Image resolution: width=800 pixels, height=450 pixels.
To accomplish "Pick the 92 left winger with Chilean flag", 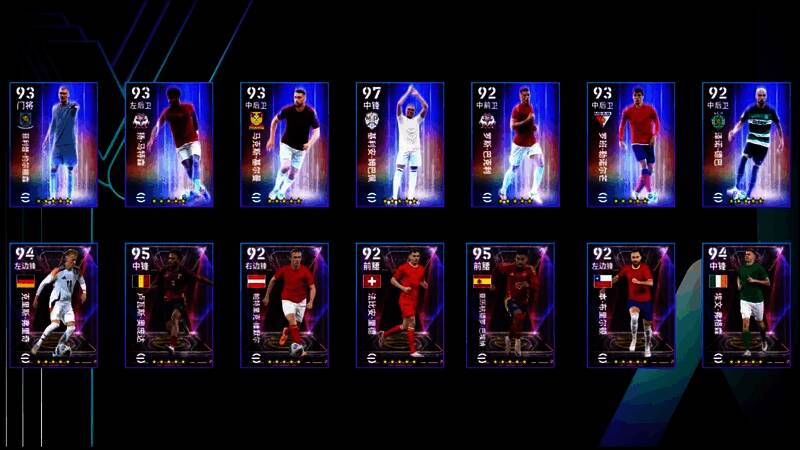I will (631, 304).
